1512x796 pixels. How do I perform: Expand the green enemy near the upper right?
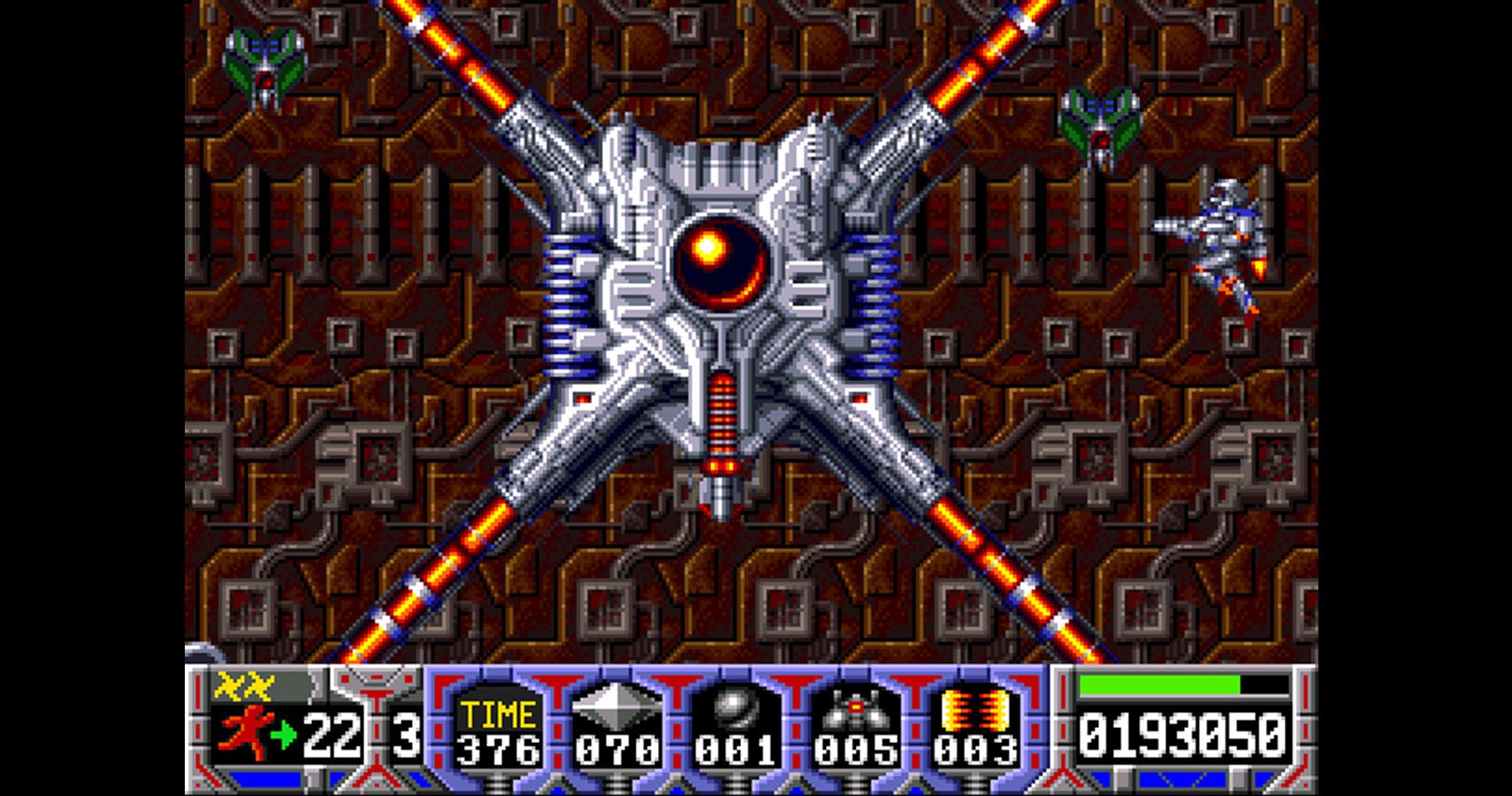(x=1099, y=124)
